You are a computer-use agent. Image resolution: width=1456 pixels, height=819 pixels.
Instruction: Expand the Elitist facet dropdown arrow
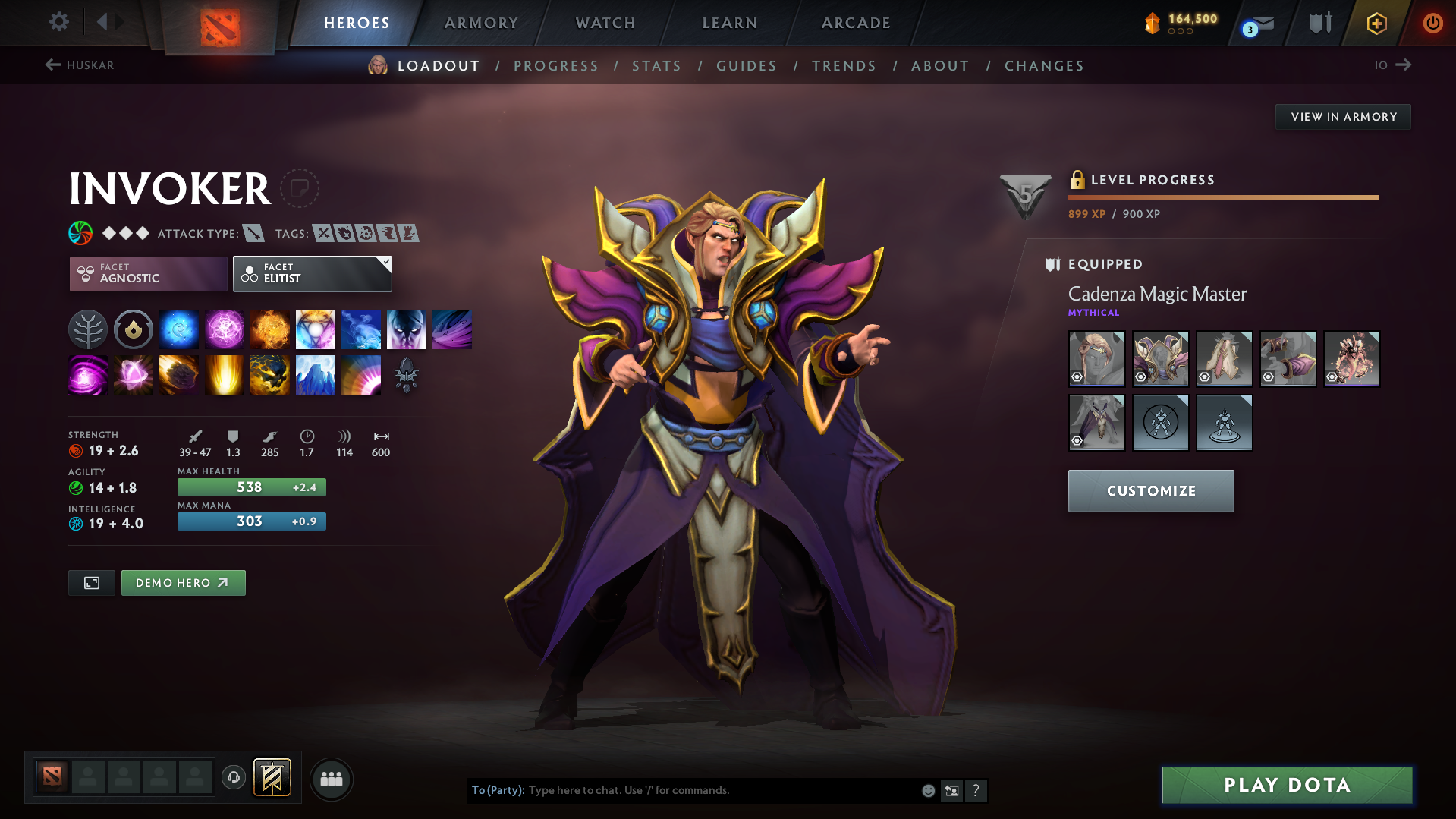[386, 263]
